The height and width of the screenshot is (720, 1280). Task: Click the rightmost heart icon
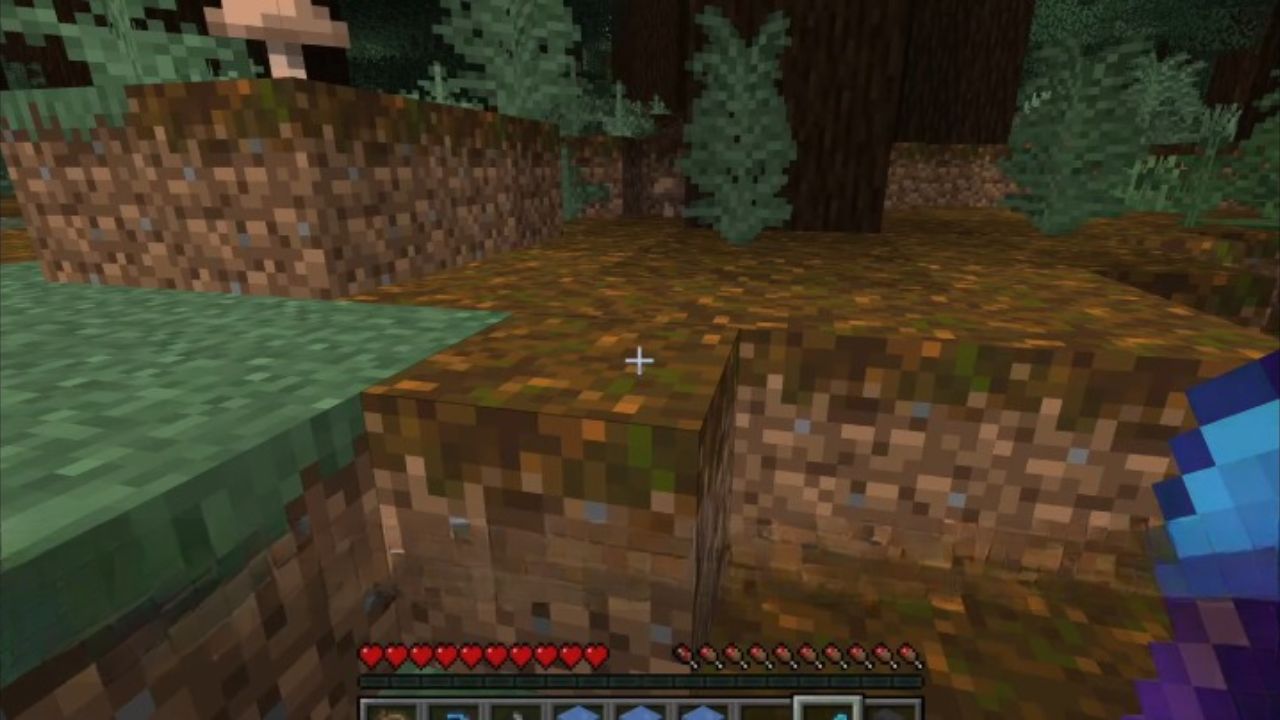[x=597, y=655]
